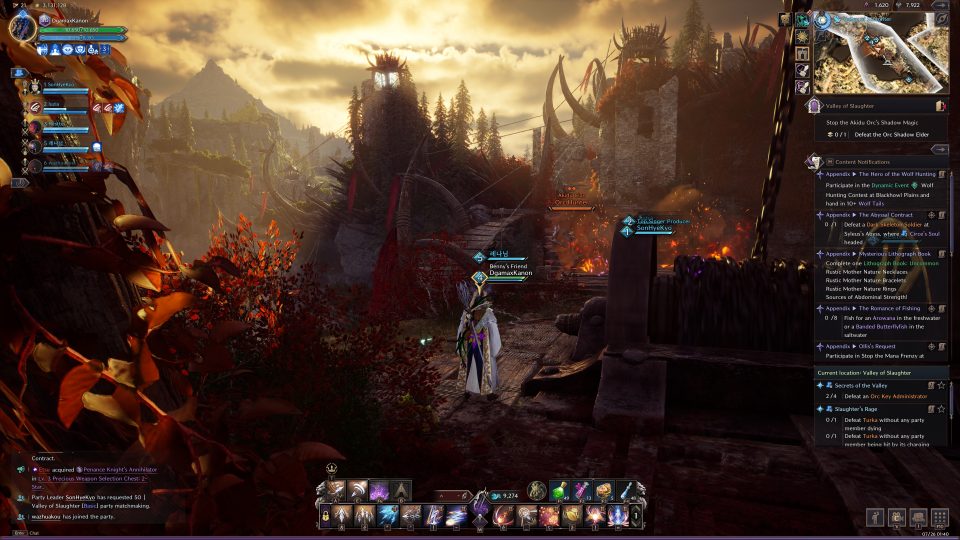Click the hotbar lock icon
Screen dimensions: 960x540
(324, 516)
